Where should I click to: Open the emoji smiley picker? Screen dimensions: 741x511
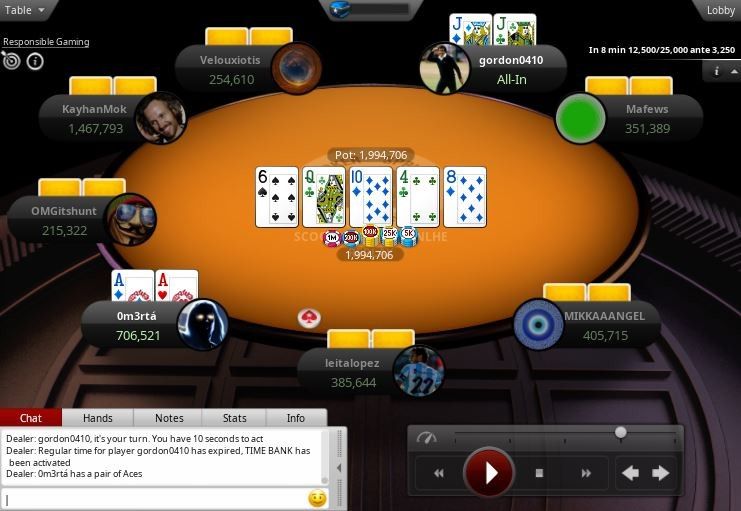317,498
